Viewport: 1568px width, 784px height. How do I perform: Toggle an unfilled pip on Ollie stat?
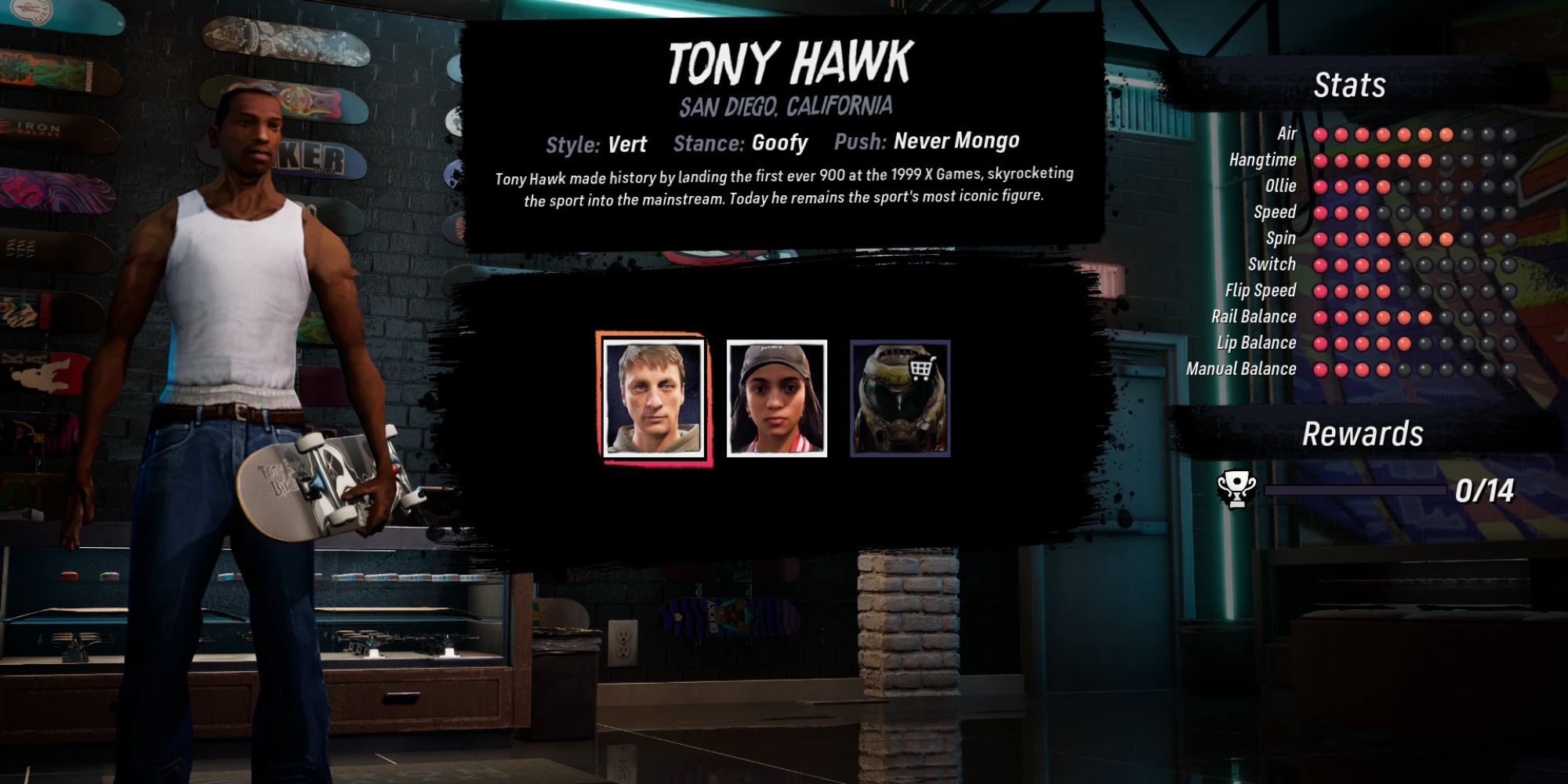(x=1403, y=186)
